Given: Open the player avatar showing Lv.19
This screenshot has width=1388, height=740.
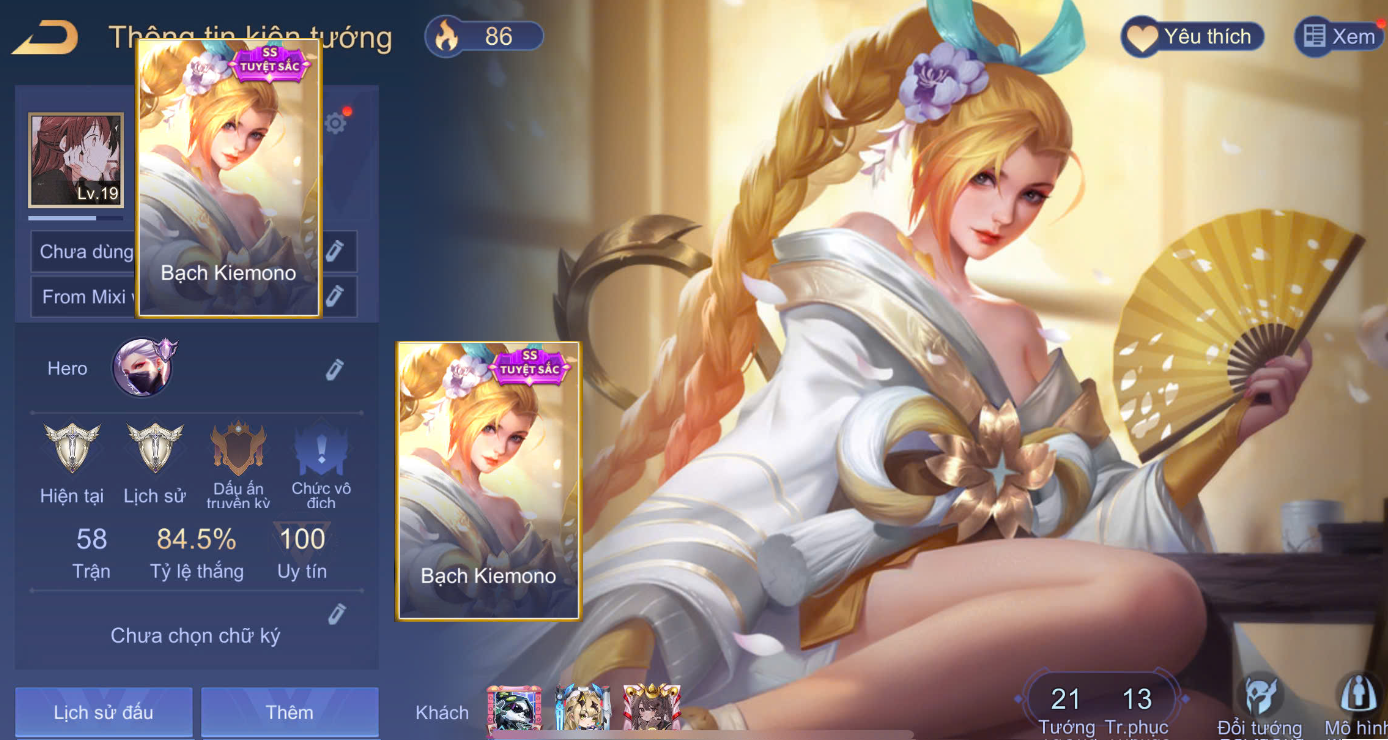Looking at the screenshot, I should click(76, 160).
